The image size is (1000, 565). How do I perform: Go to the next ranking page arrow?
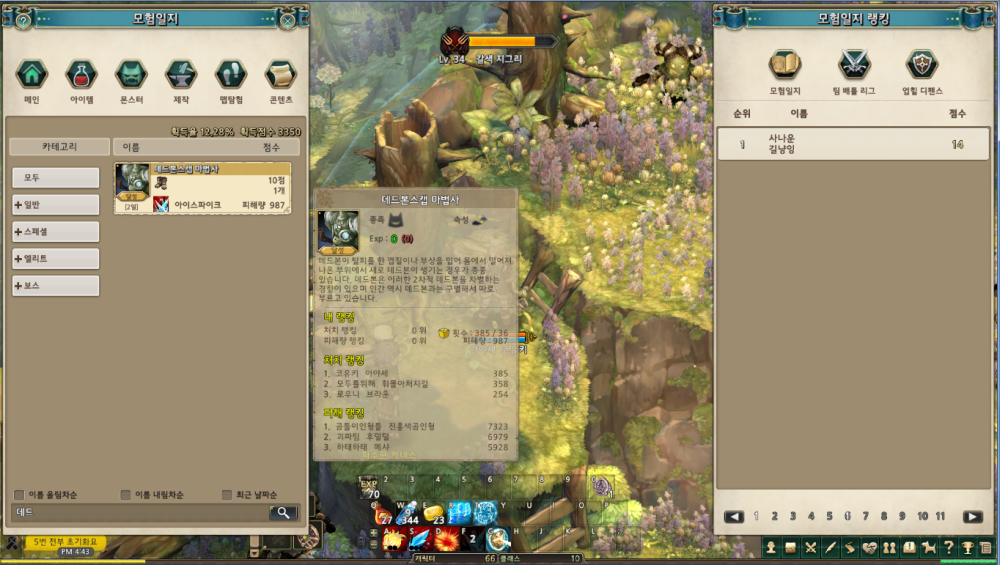972,517
